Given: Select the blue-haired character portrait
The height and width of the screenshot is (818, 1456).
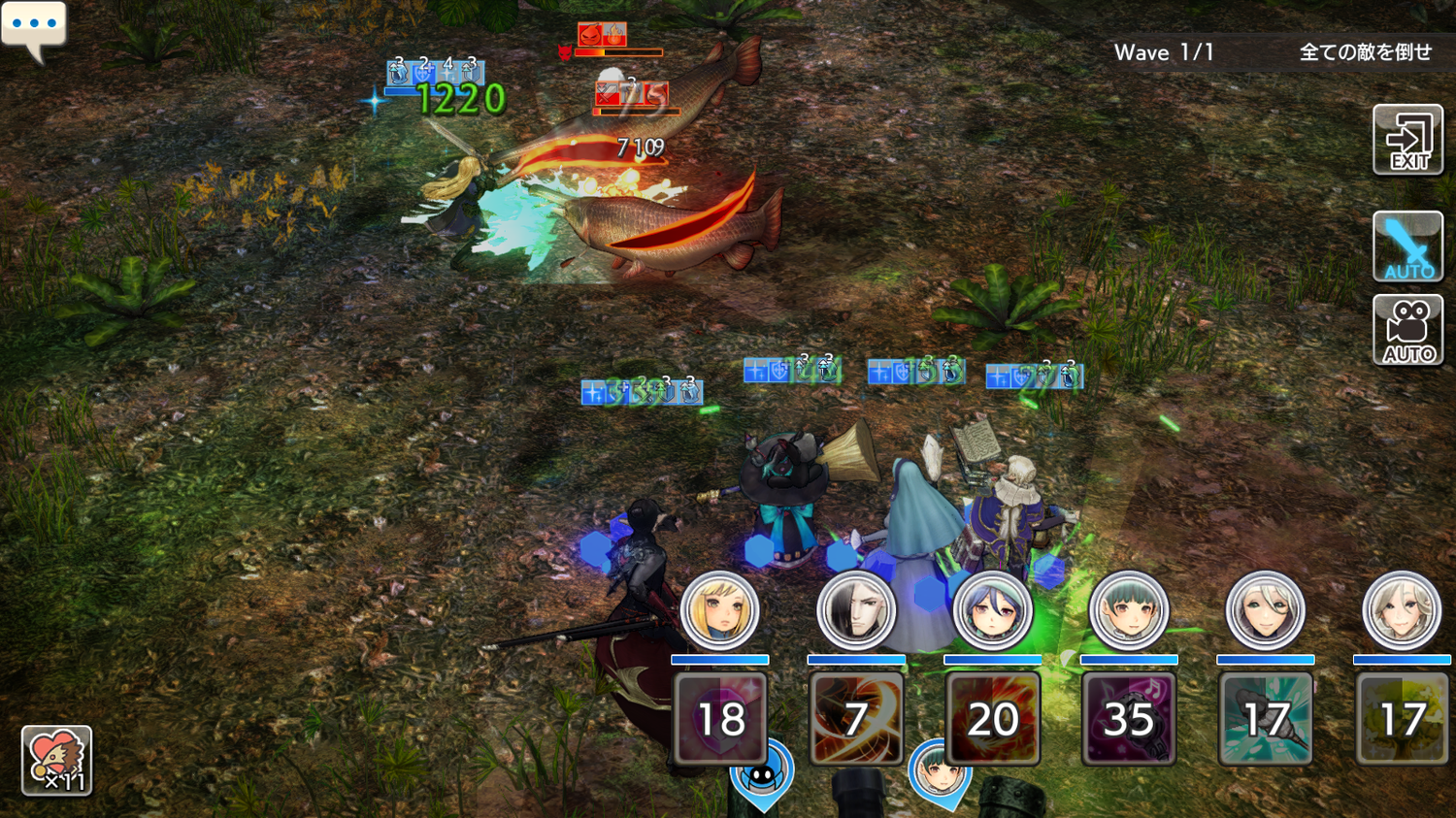Looking at the screenshot, I should click(992, 610).
